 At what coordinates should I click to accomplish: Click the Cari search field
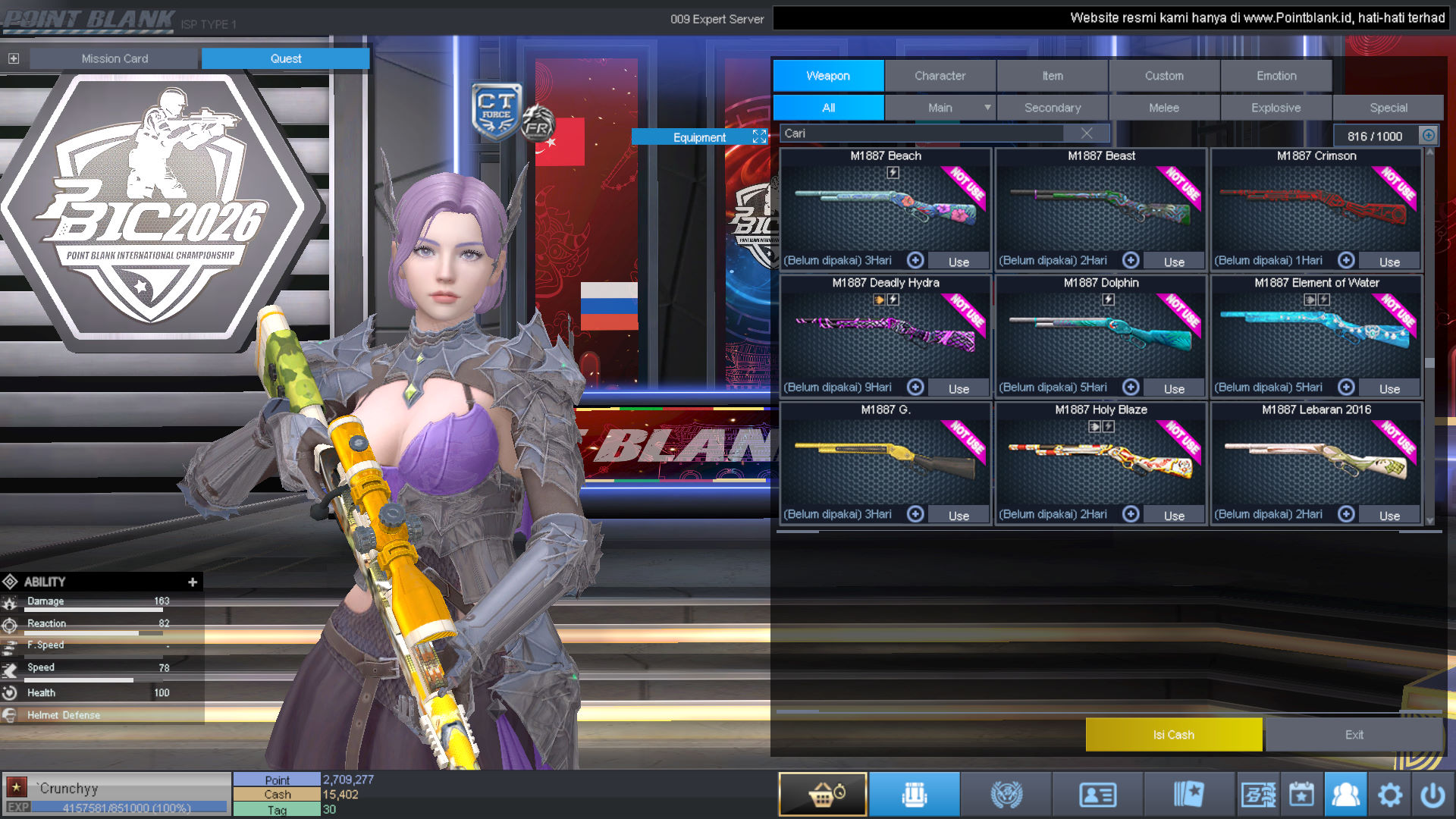click(921, 133)
